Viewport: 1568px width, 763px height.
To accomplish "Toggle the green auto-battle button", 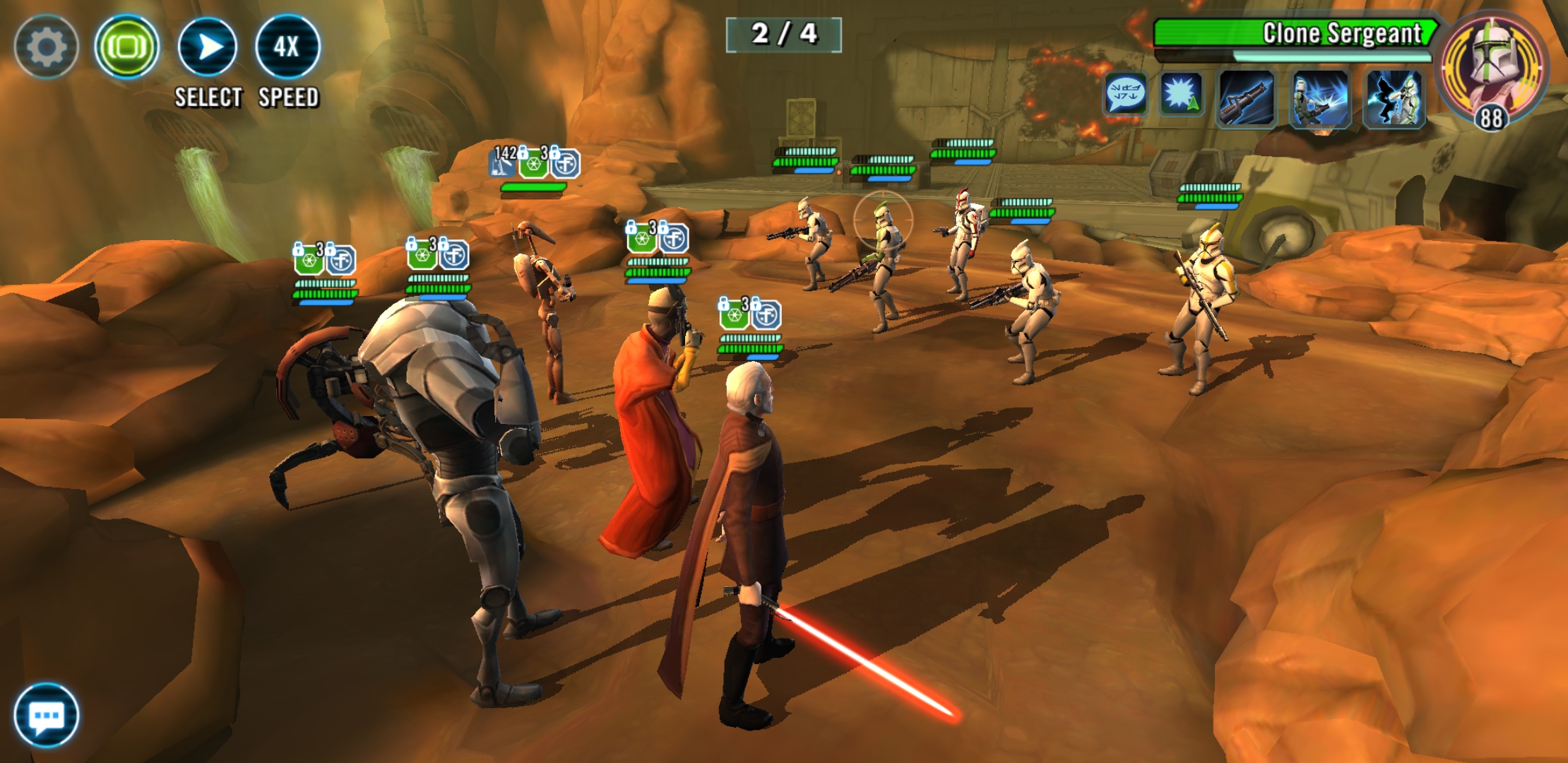I will (127, 47).
